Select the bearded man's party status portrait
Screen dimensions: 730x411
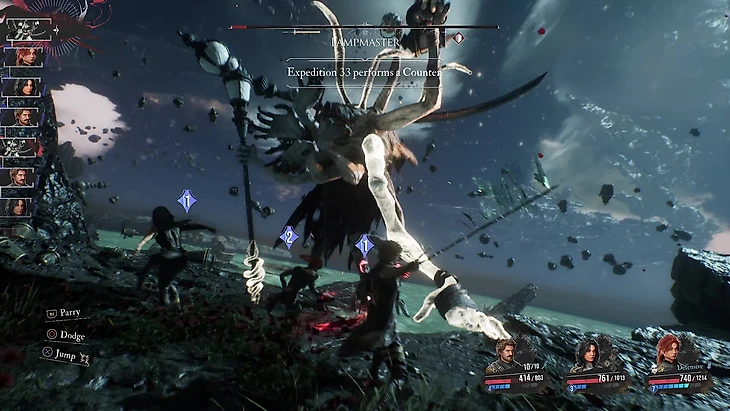tap(507, 354)
